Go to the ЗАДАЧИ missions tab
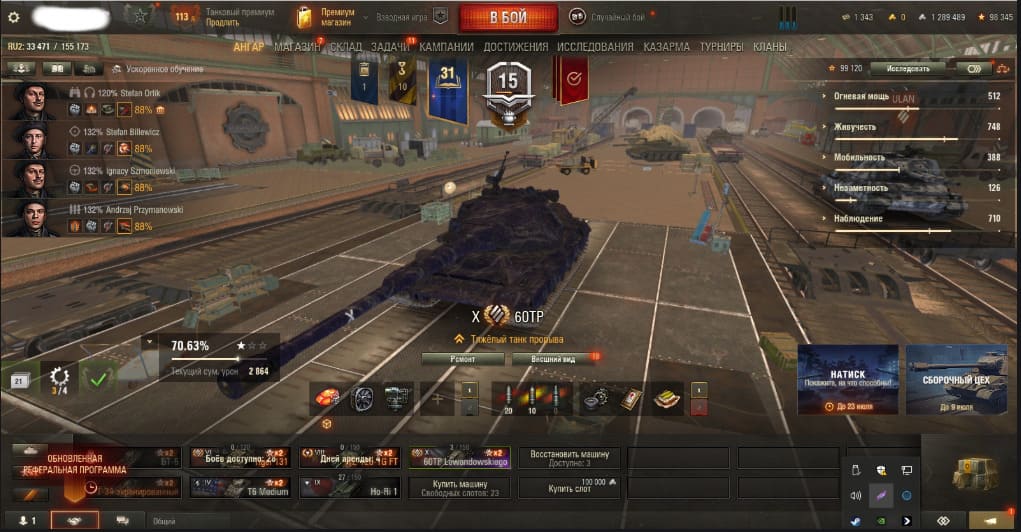 click(x=391, y=47)
